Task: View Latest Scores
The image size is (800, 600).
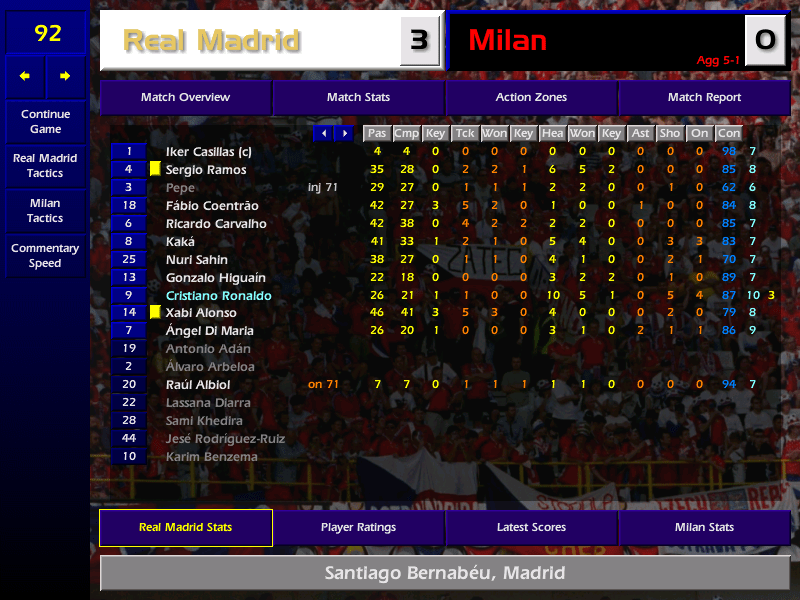Action: [x=531, y=528]
